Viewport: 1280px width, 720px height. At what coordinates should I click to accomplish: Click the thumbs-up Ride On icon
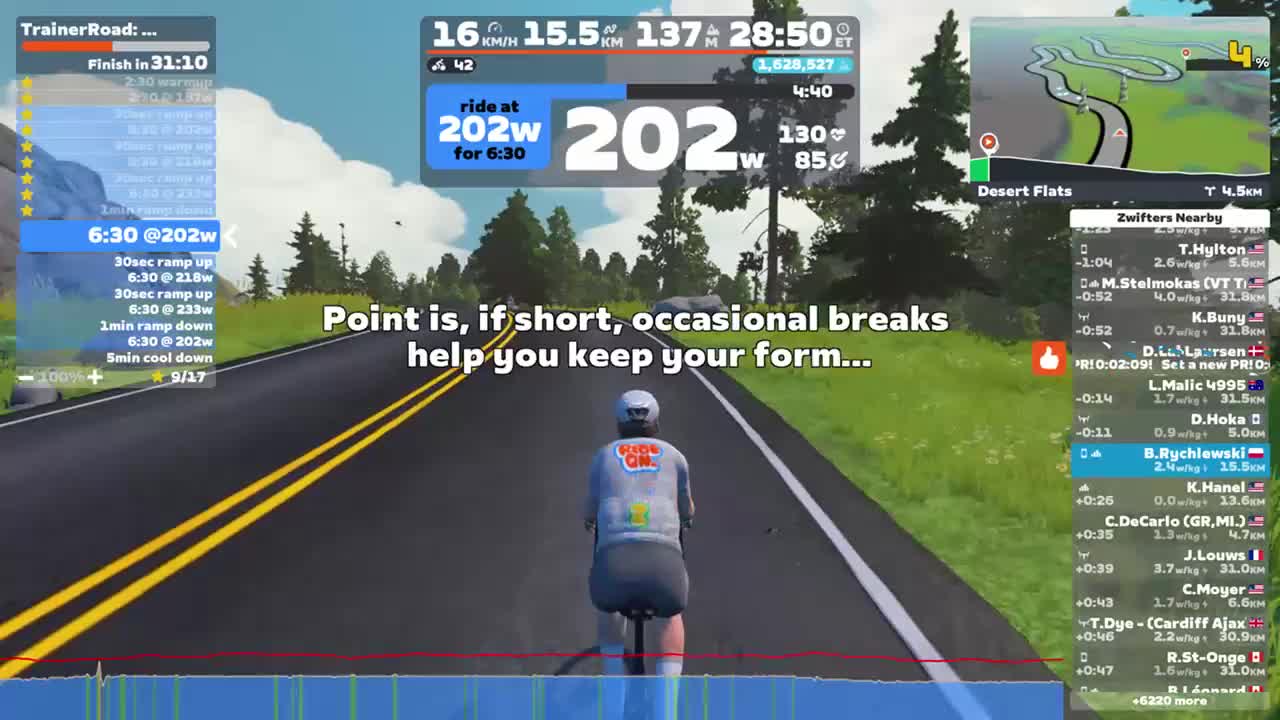pyautogui.click(x=1049, y=358)
